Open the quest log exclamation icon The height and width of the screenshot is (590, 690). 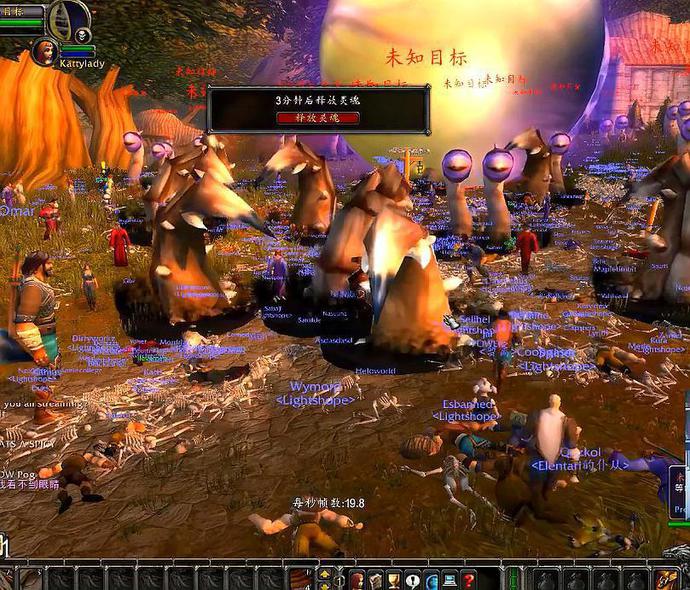[x=413, y=580]
